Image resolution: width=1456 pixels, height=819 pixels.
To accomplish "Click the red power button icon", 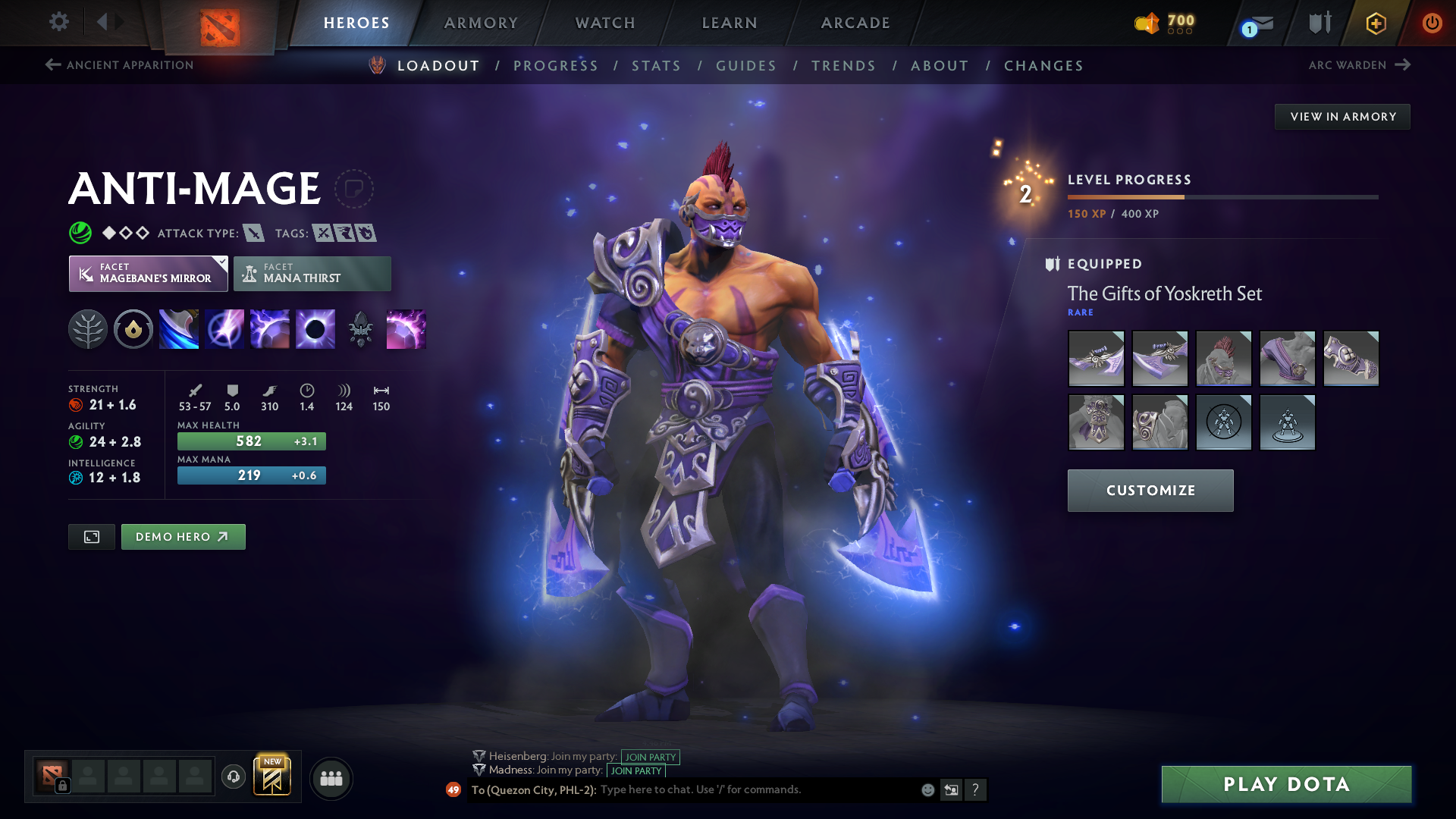I will pyautogui.click(x=1432, y=22).
